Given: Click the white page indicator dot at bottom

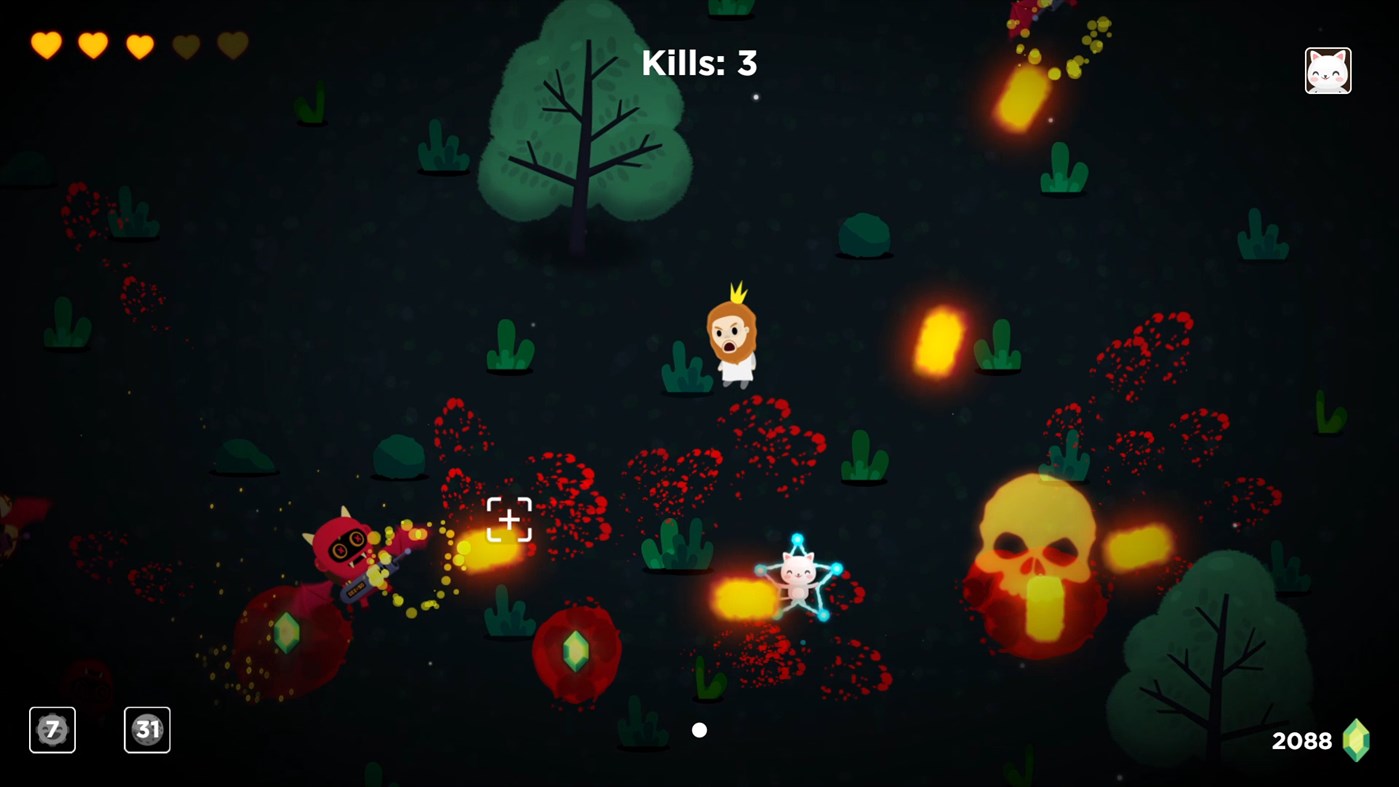Looking at the screenshot, I should point(699,729).
